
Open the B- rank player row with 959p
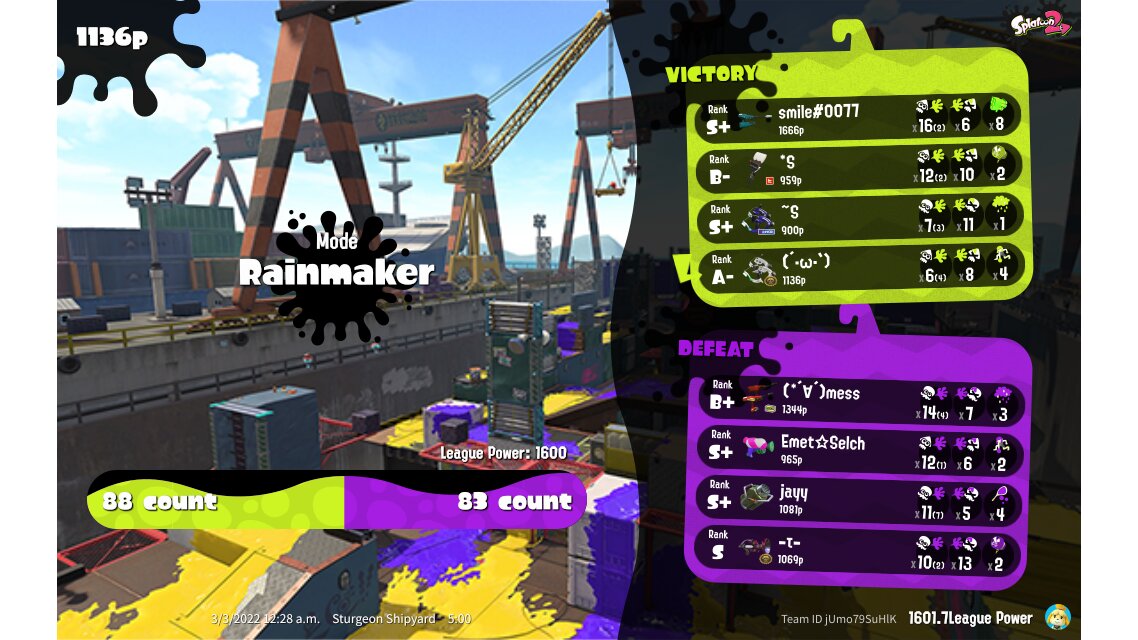tap(860, 166)
